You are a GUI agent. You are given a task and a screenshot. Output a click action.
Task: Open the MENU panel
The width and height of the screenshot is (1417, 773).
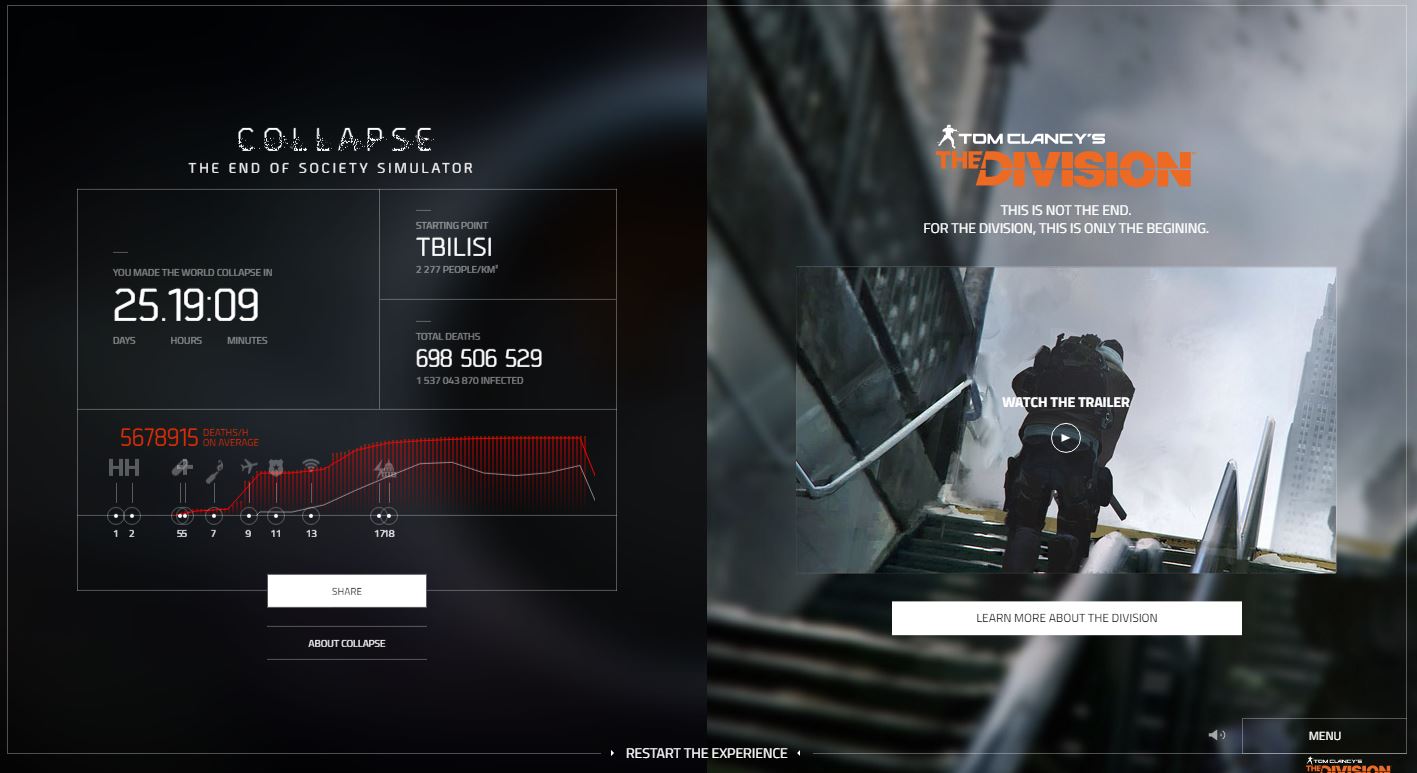(1324, 736)
